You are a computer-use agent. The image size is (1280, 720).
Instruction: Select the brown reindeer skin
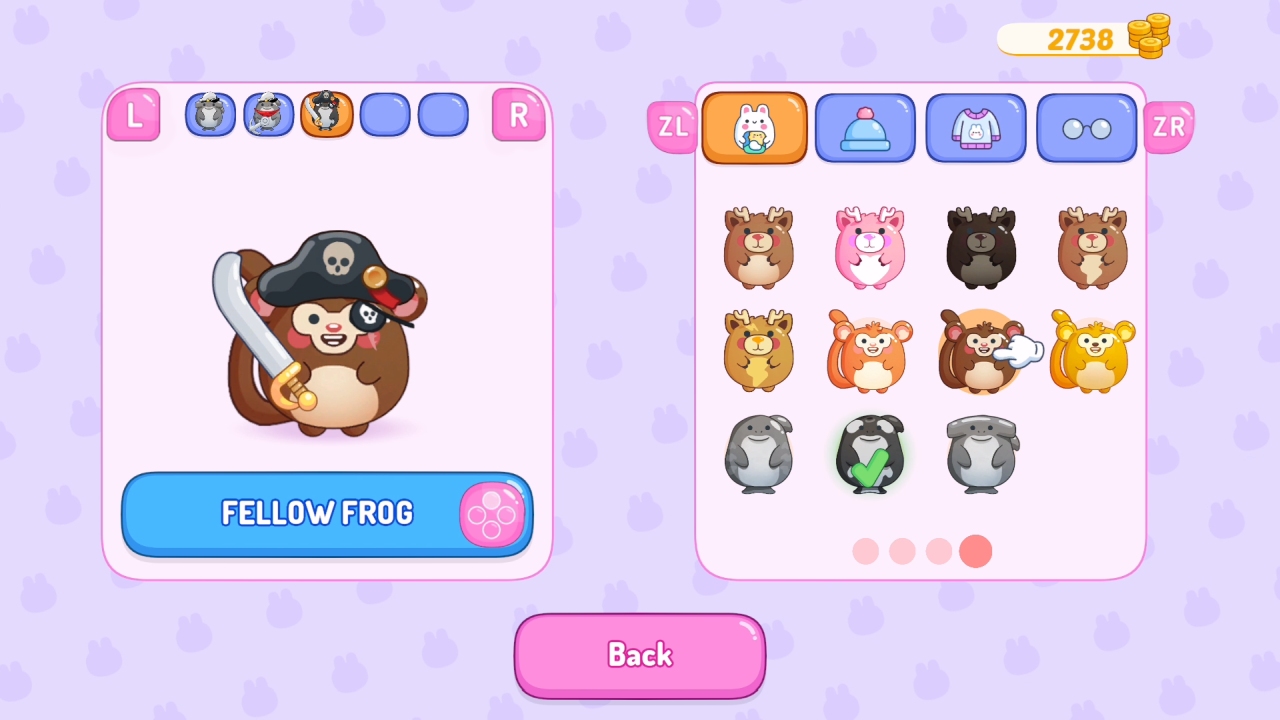(x=757, y=248)
